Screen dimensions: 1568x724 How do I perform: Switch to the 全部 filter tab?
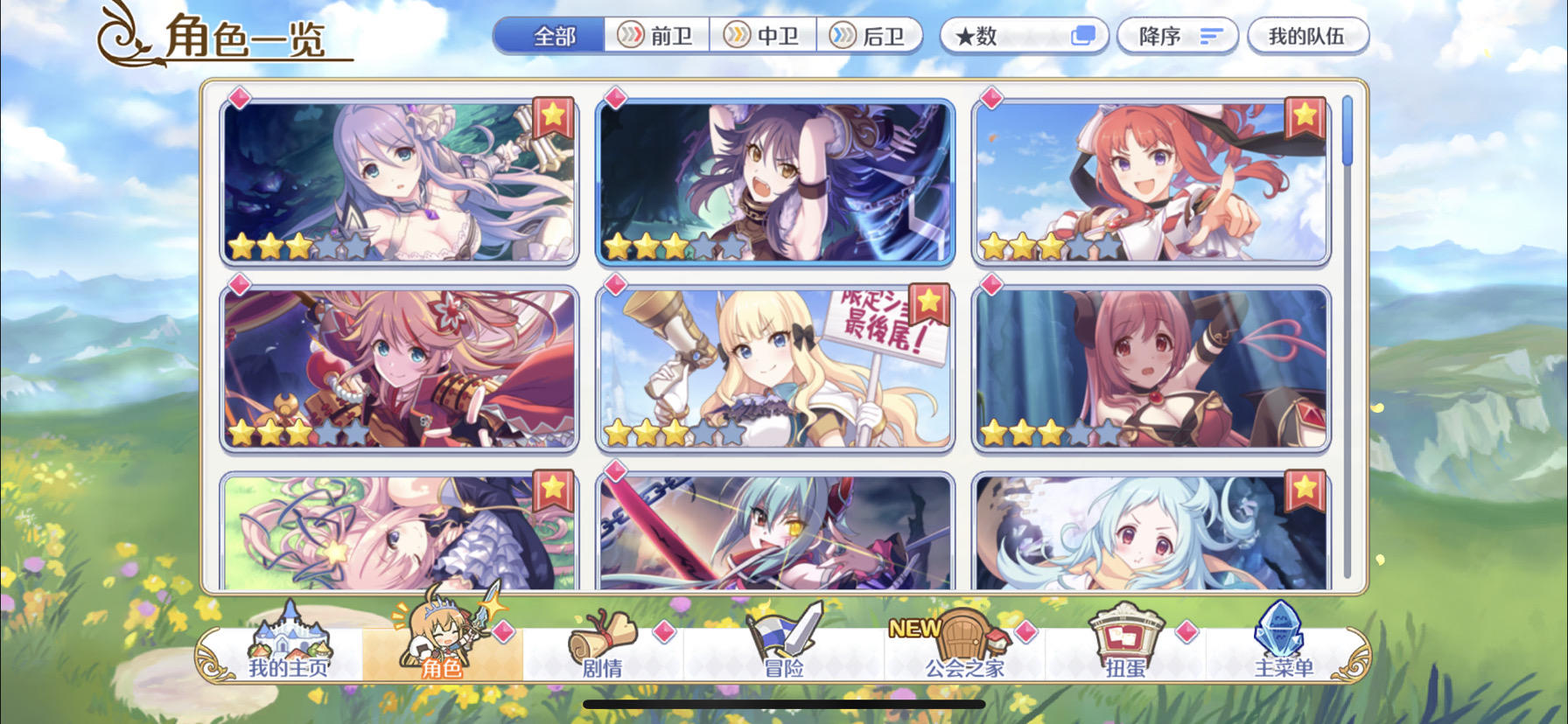click(x=551, y=36)
